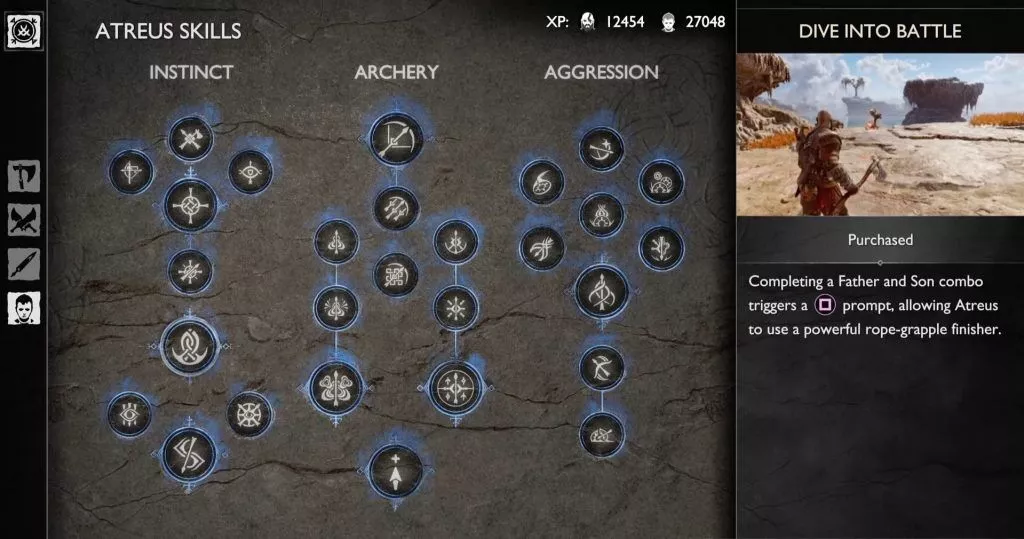Image resolution: width=1024 pixels, height=539 pixels.
Task: View the Dive Into Battle preview image
Action: tap(880, 135)
